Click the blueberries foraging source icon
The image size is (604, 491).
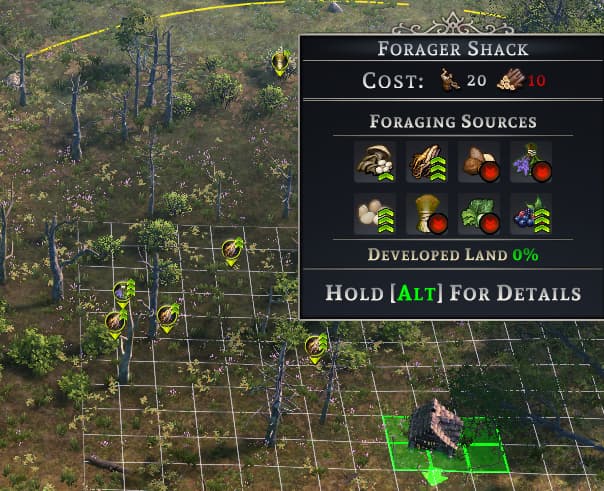pyautogui.click(x=529, y=212)
